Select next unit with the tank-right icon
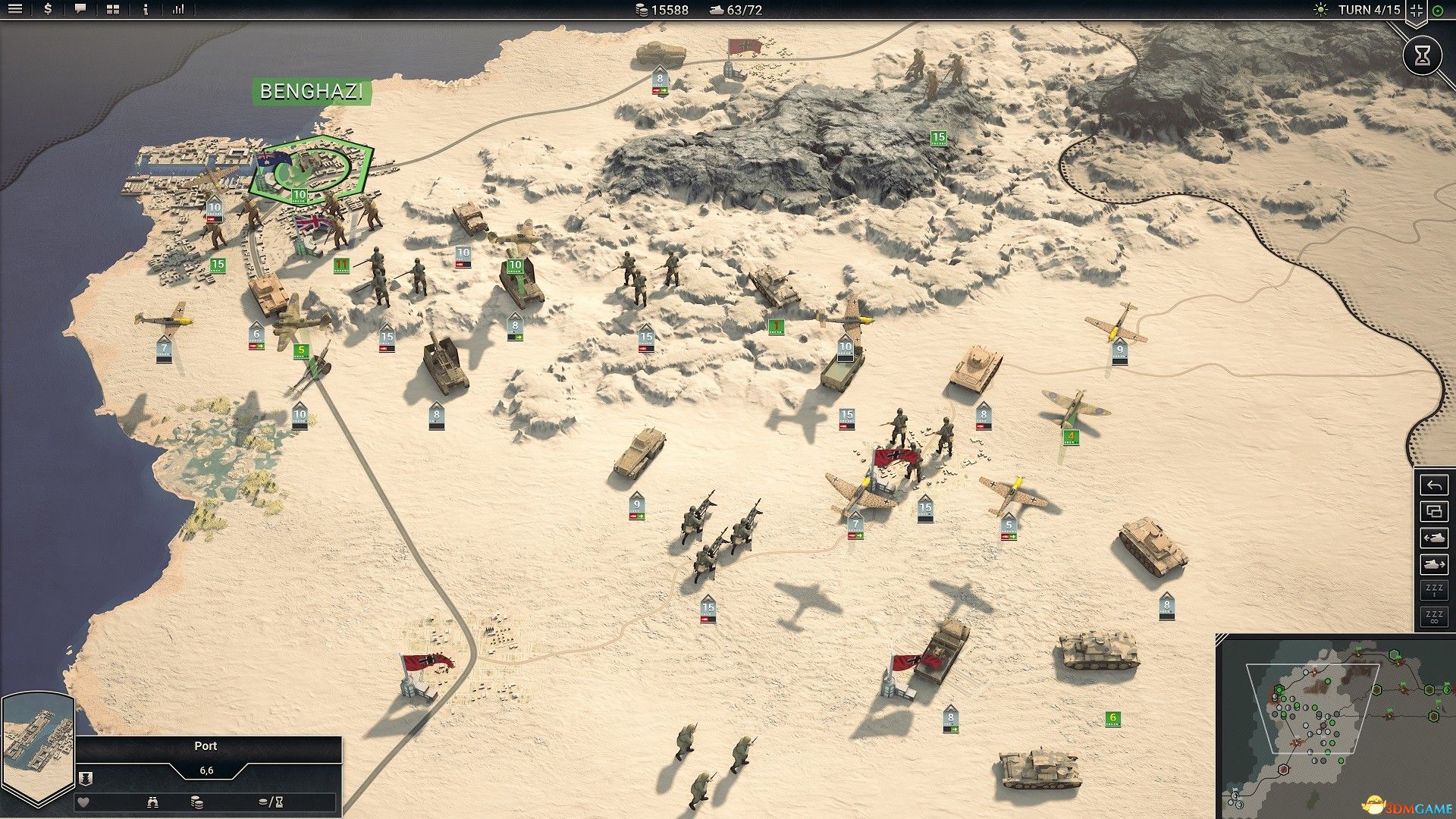1456x819 pixels. [x=1434, y=565]
